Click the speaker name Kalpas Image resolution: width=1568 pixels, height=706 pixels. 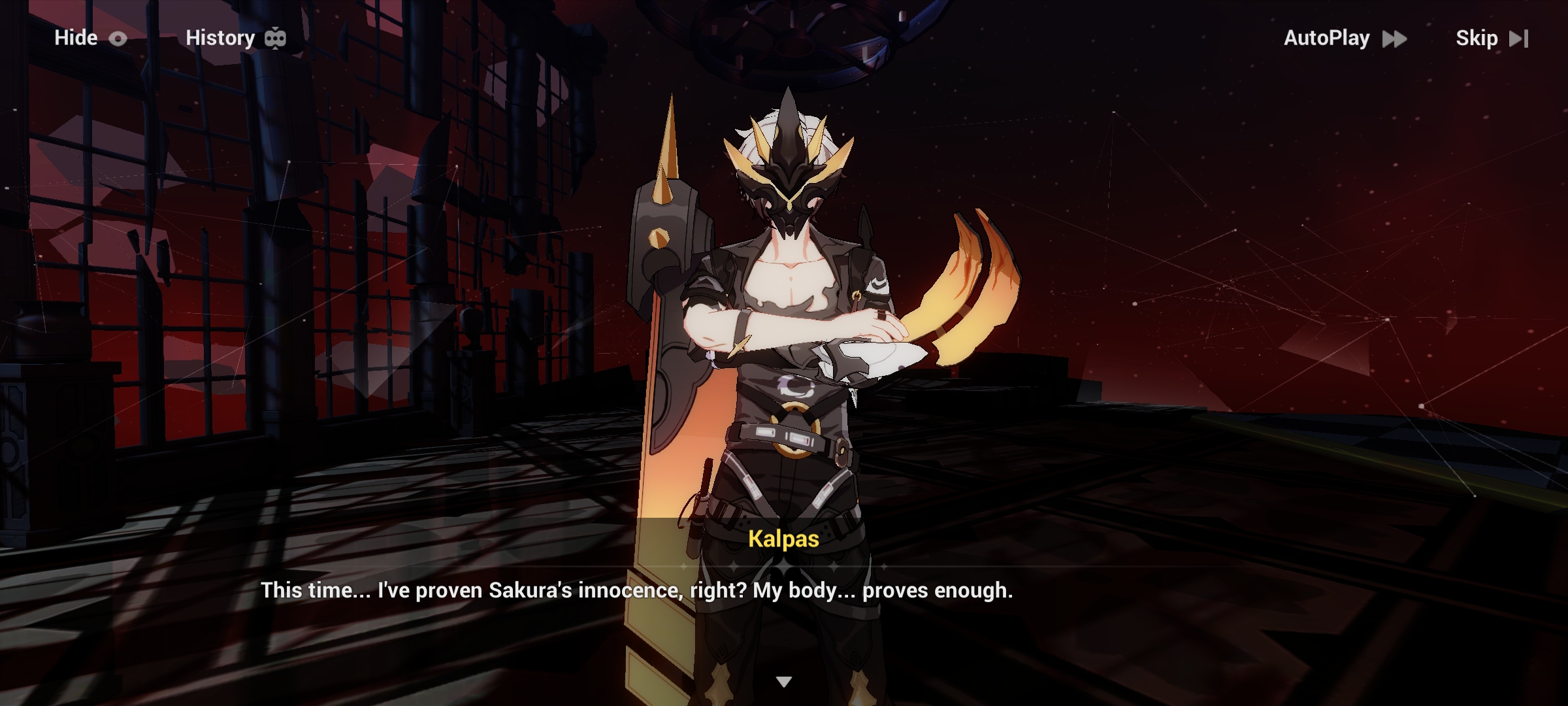pyautogui.click(x=783, y=540)
